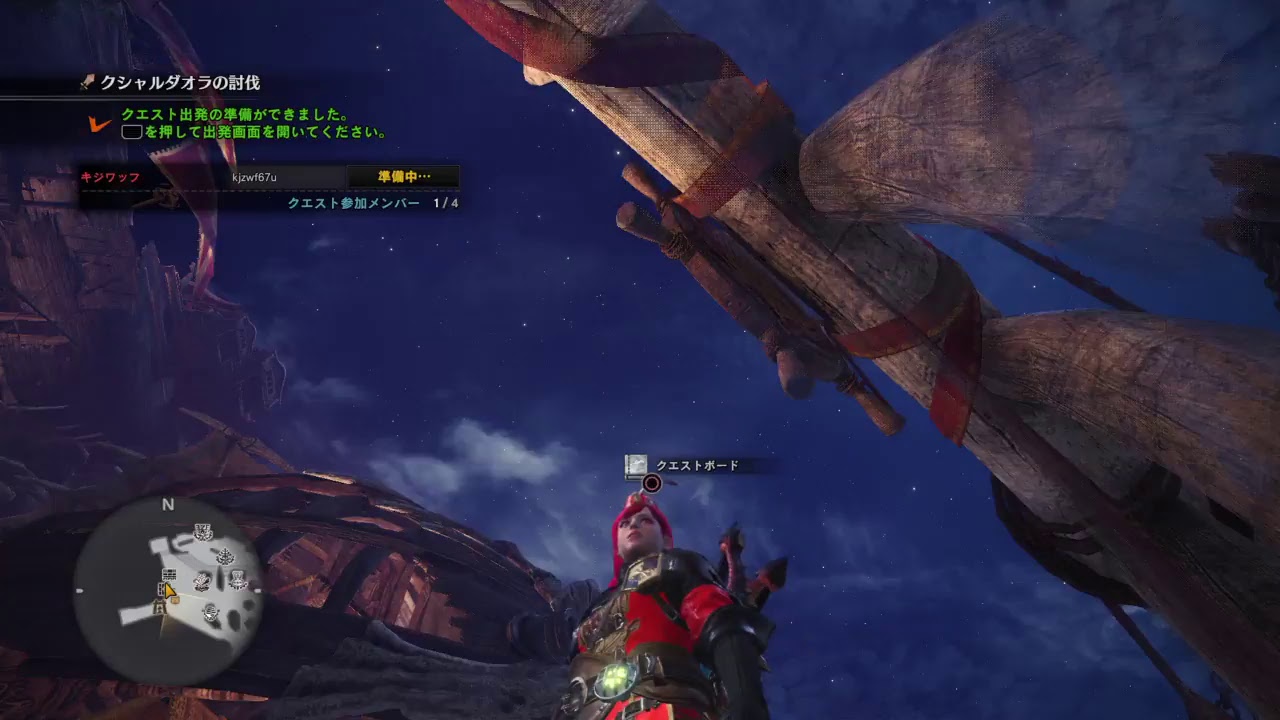Click the square button prompt in the green message

[x=132, y=130]
